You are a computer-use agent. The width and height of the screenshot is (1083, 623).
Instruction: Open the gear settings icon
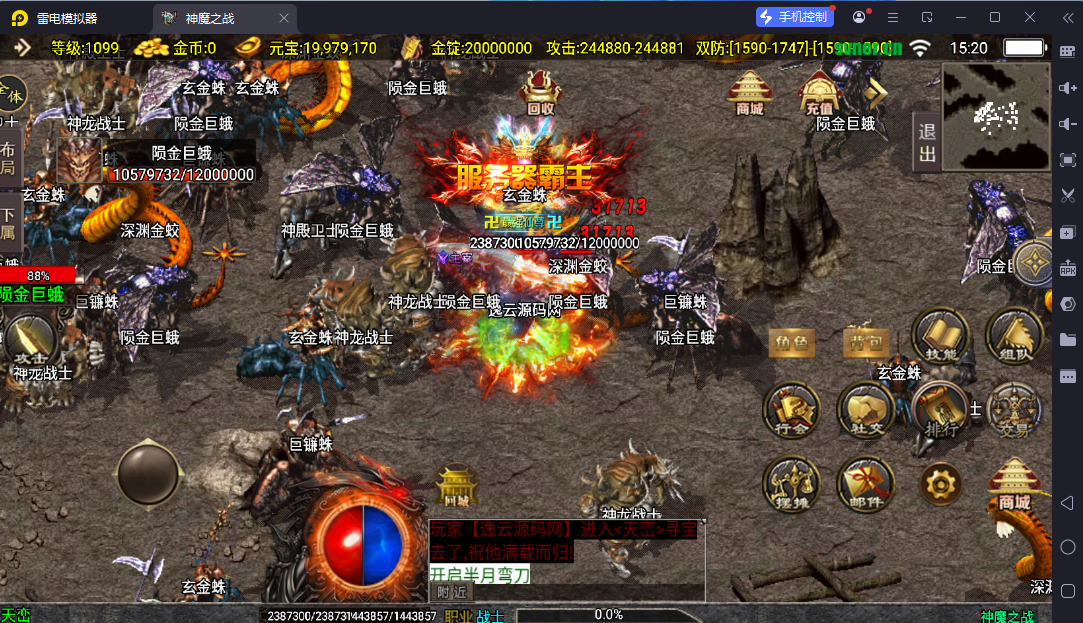click(x=940, y=484)
